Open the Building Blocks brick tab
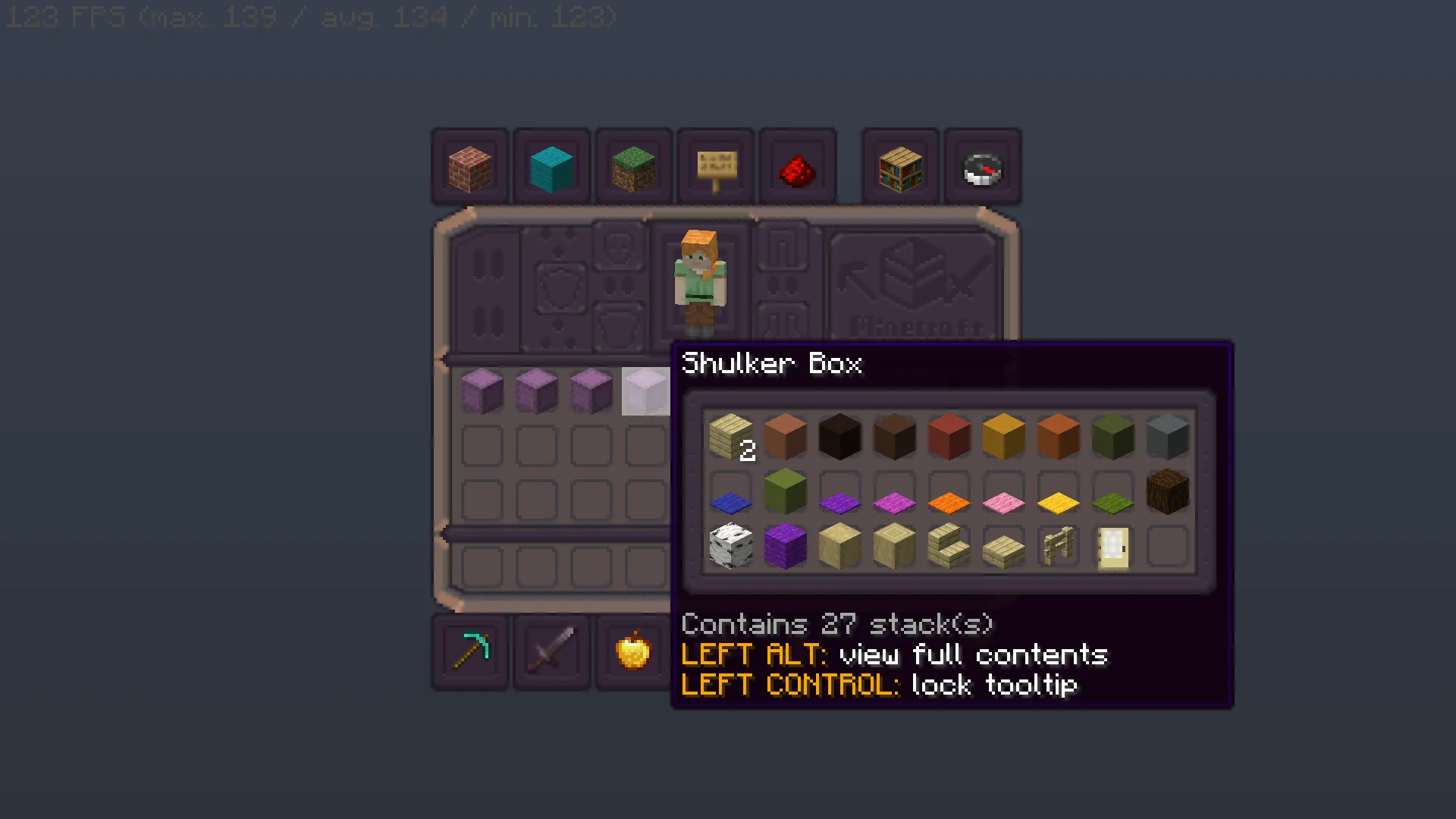 [x=469, y=165]
